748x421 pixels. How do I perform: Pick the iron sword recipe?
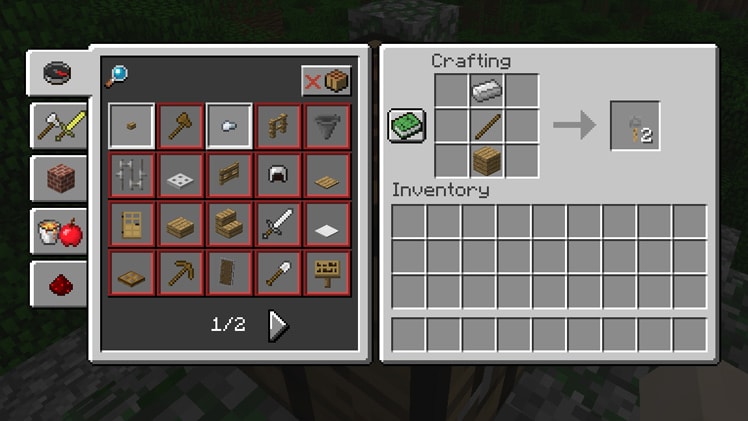(278, 223)
